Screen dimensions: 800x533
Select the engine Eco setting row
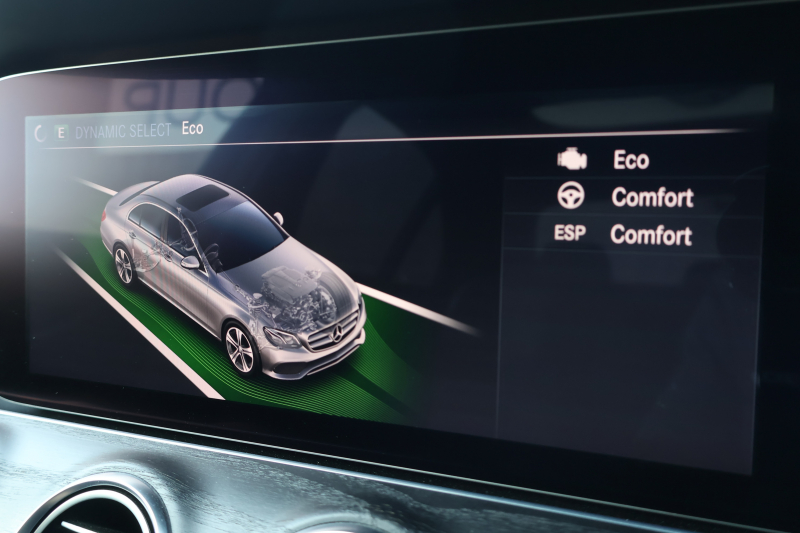[x=630, y=160]
